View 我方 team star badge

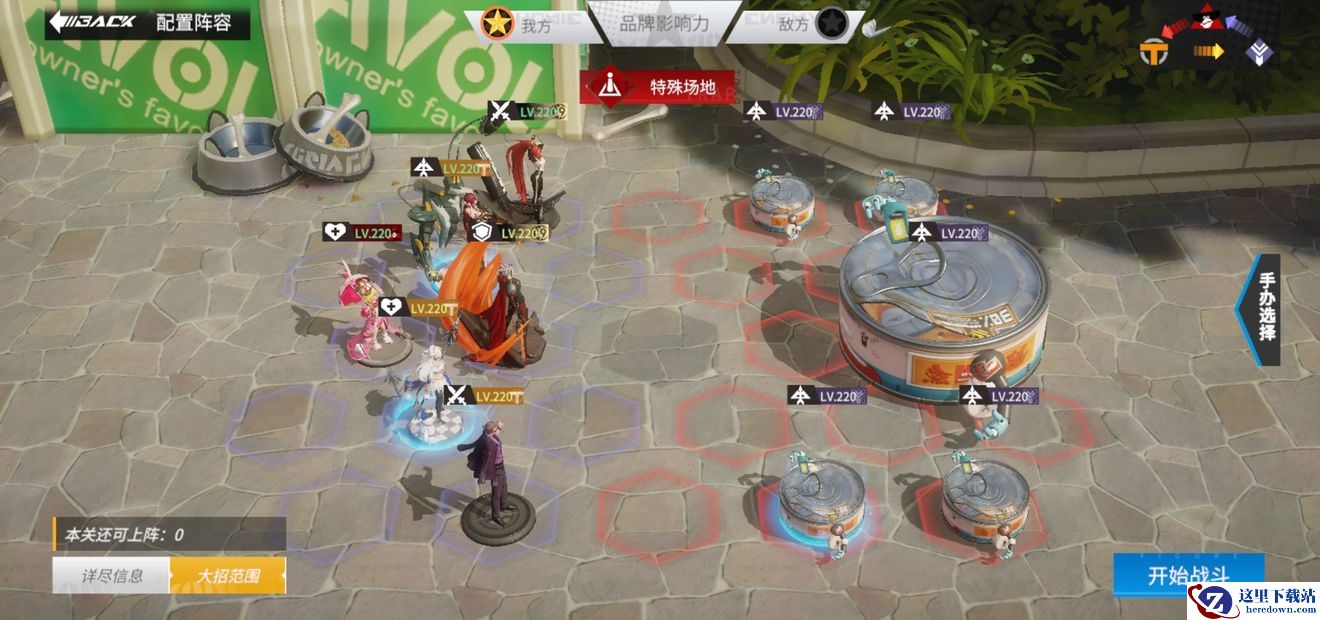pos(495,24)
